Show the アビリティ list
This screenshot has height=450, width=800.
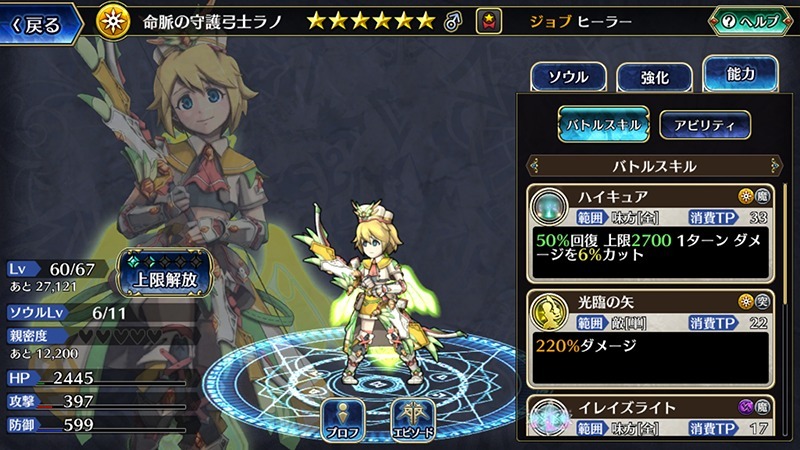coord(704,125)
